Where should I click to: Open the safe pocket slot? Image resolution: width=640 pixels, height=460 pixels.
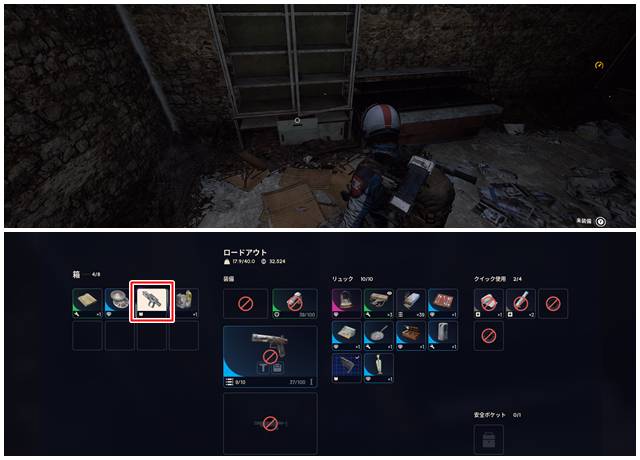coord(489,438)
